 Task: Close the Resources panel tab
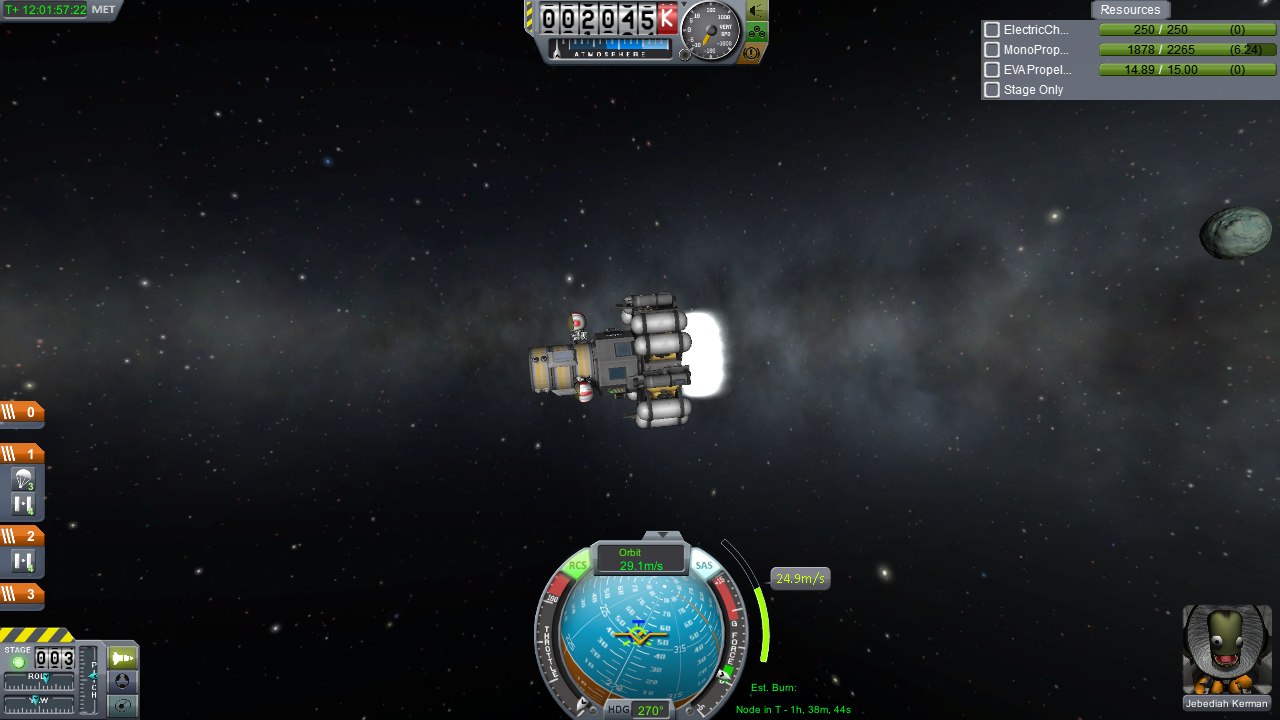point(1130,10)
